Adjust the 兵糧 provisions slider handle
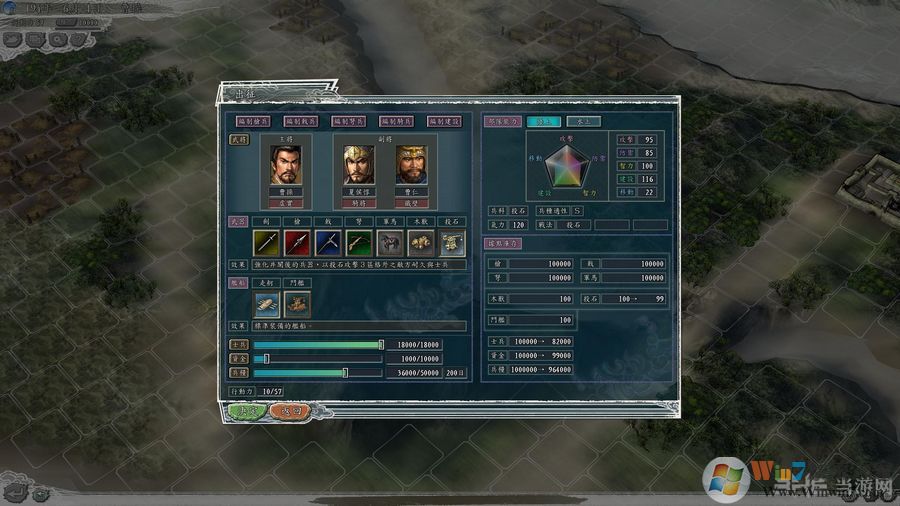The image size is (900, 506). pos(345,372)
